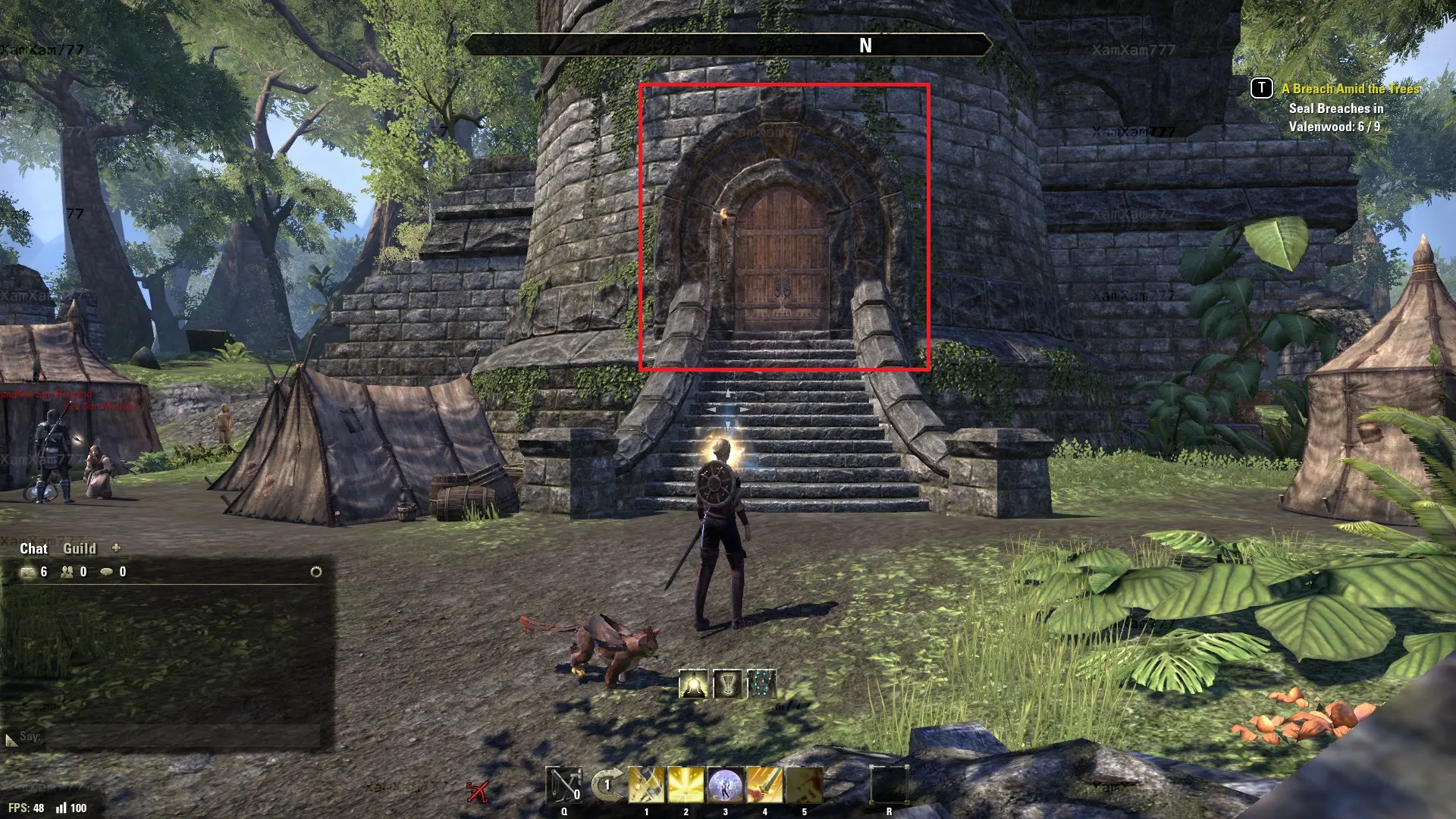Open mail from the envelope icon
Screen dimensions: 1456x819
29,572
